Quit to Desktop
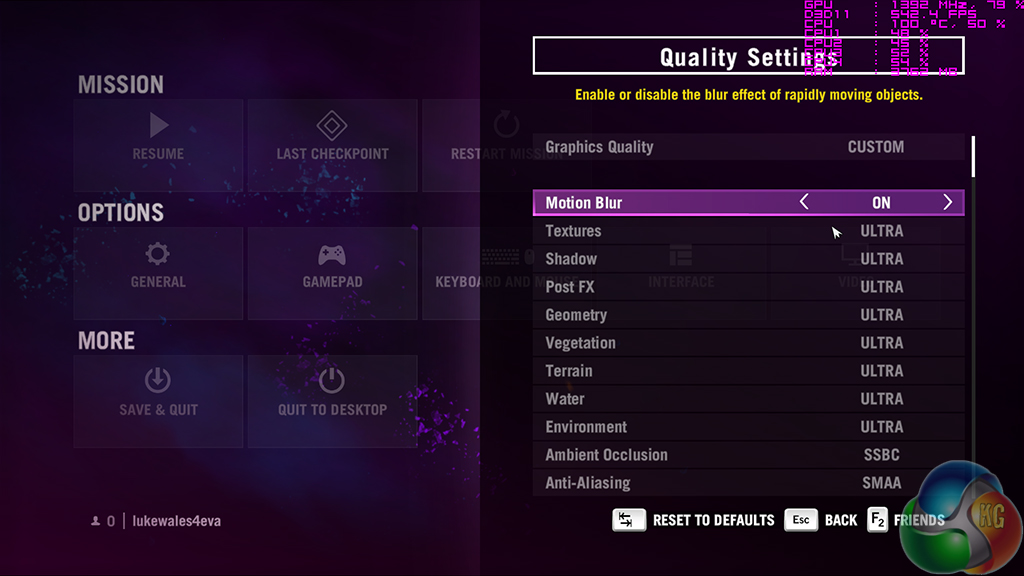The height and width of the screenshot is (576, 1024). click(332, 394)
